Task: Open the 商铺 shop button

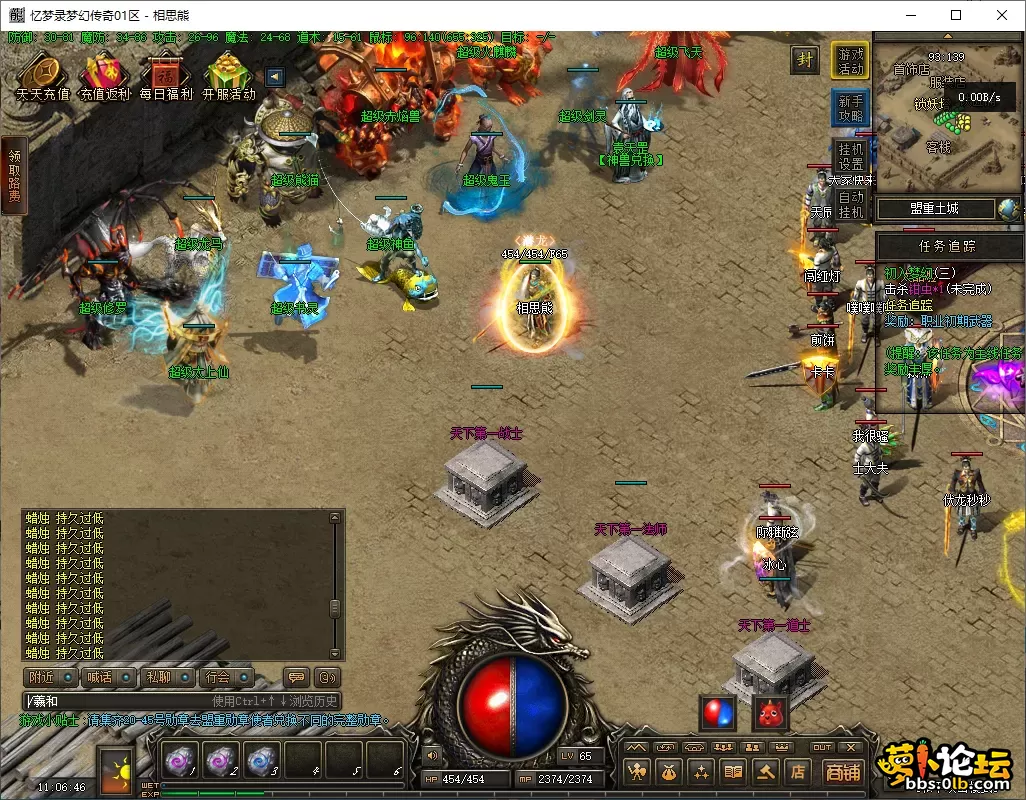Action: coord(843,772)
